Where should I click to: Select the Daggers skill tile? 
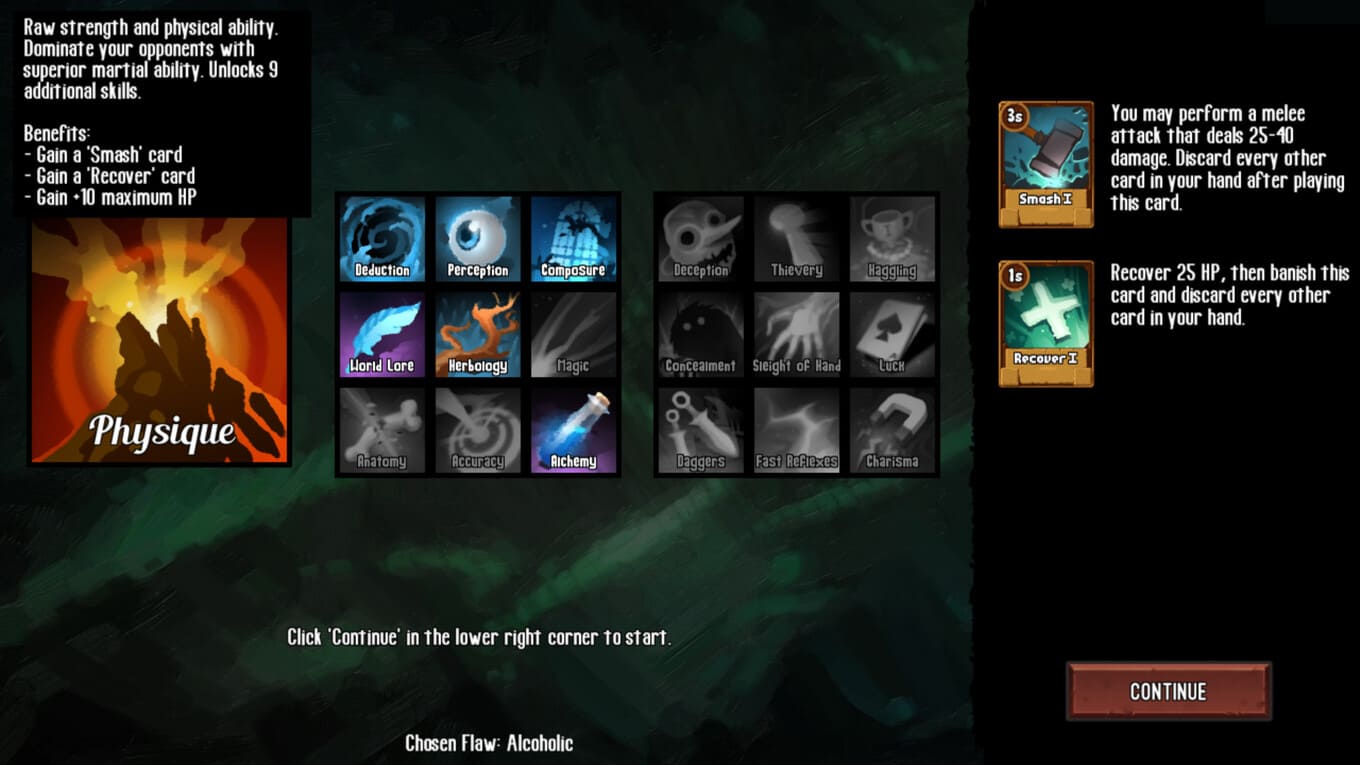[701, 430]
